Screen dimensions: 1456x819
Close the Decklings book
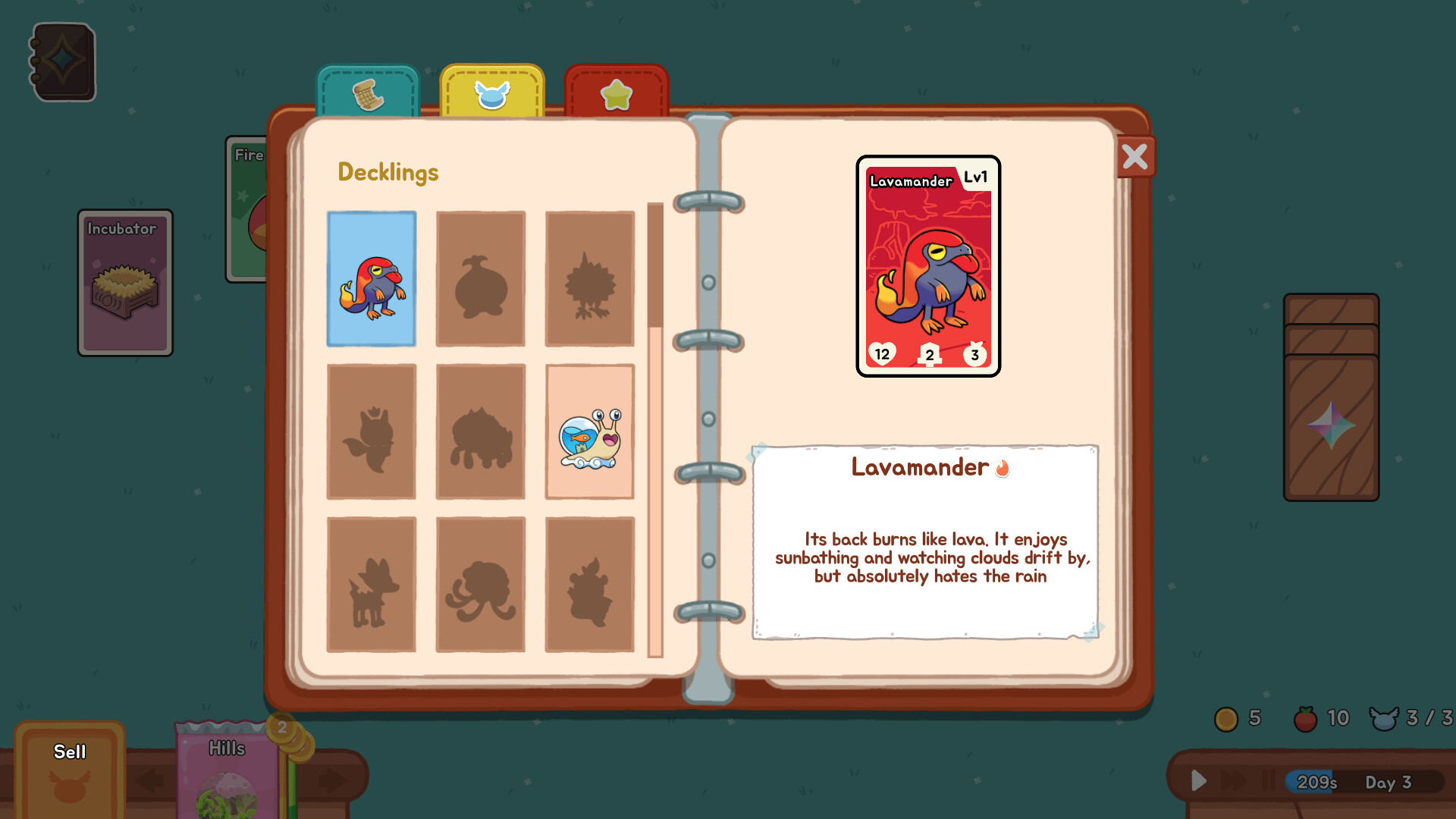pyautogui.click(x=1134, y=156)
